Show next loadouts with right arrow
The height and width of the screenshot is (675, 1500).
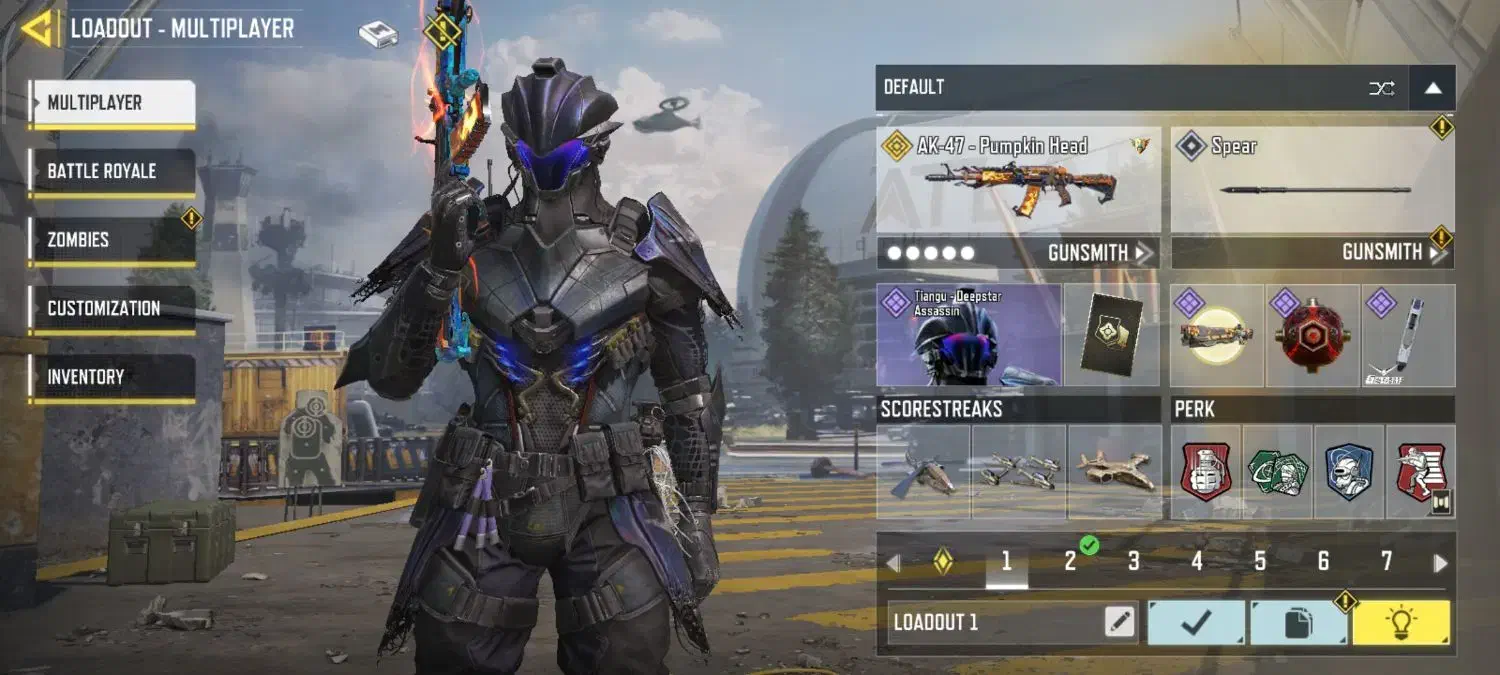coord(1440,563)
